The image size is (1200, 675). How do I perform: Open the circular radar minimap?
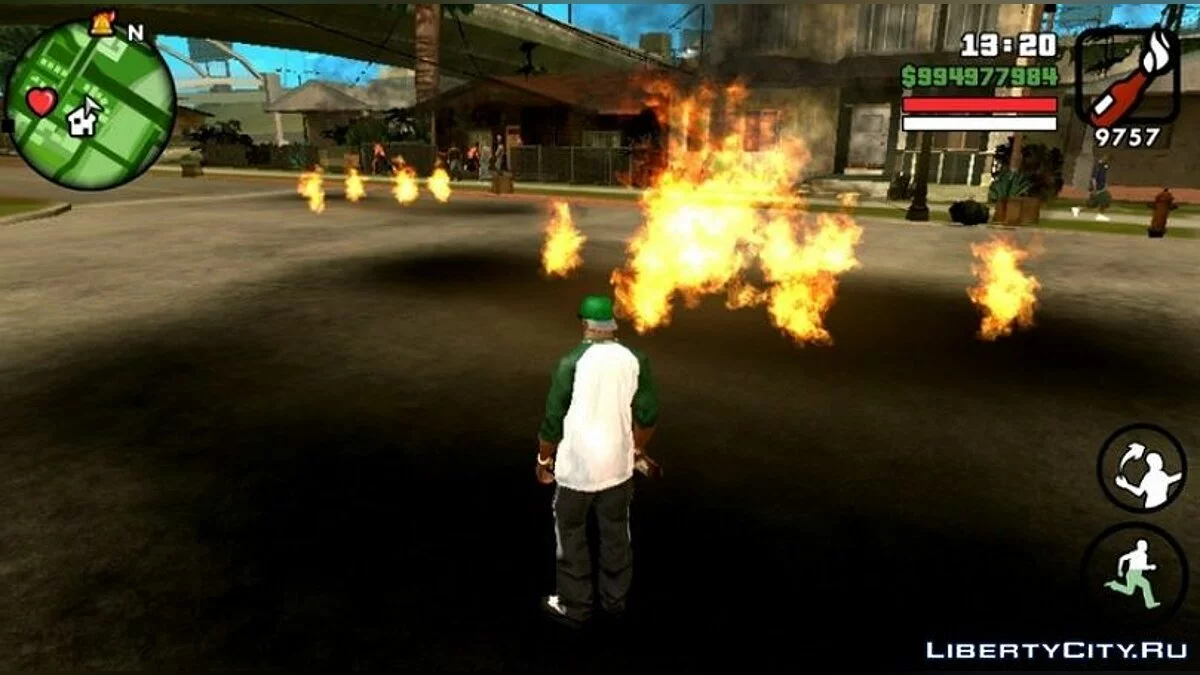tap(90, 105)
